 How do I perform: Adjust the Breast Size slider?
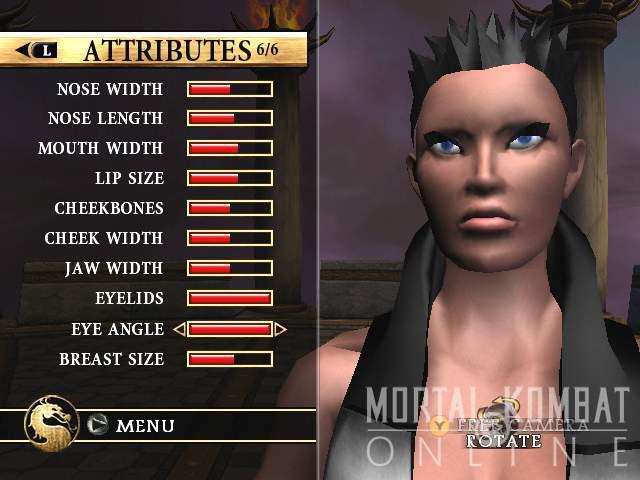[x=230, y=359]
